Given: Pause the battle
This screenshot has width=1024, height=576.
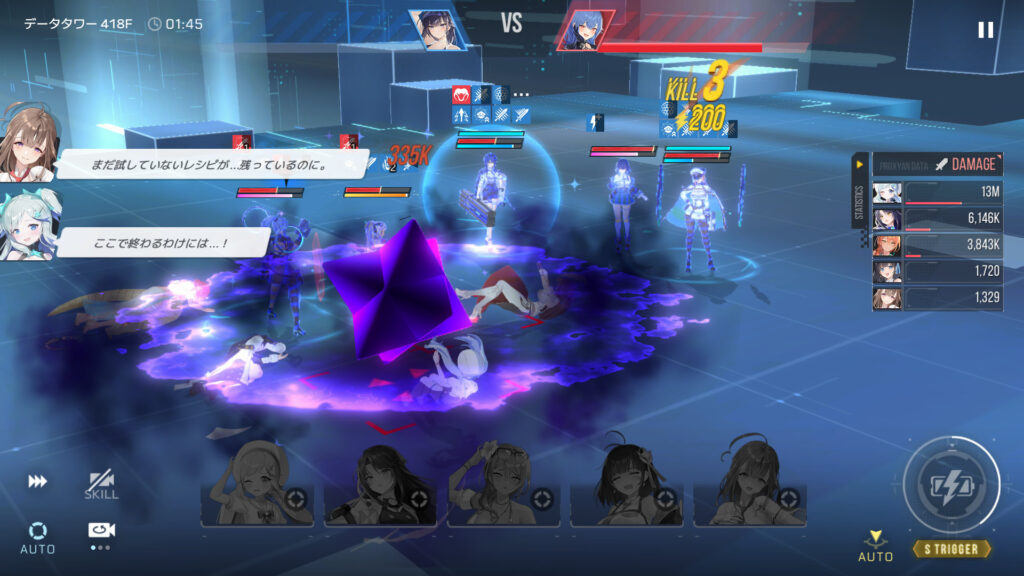Looking at the screenshot, I should [x=985, y=30].
